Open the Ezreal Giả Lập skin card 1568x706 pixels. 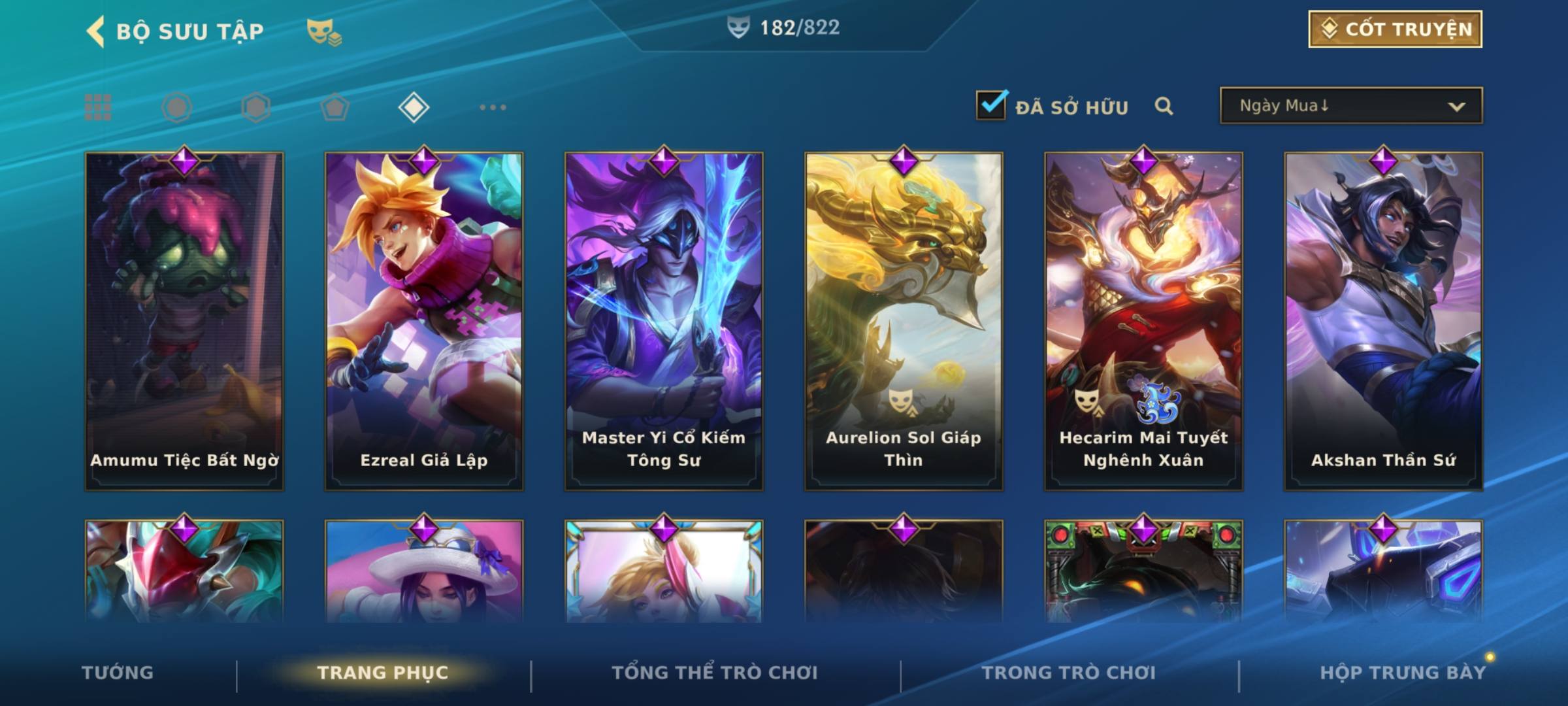pos(424,320)
